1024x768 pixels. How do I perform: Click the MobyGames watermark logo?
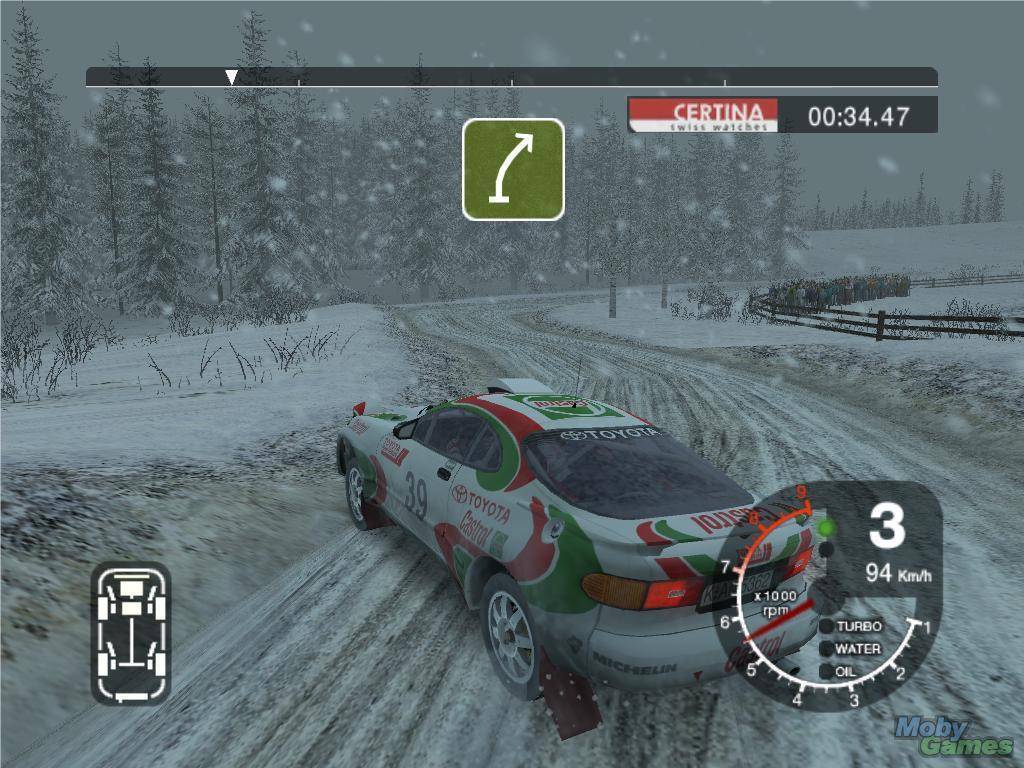pyautogui.click(x=953, y=736)
